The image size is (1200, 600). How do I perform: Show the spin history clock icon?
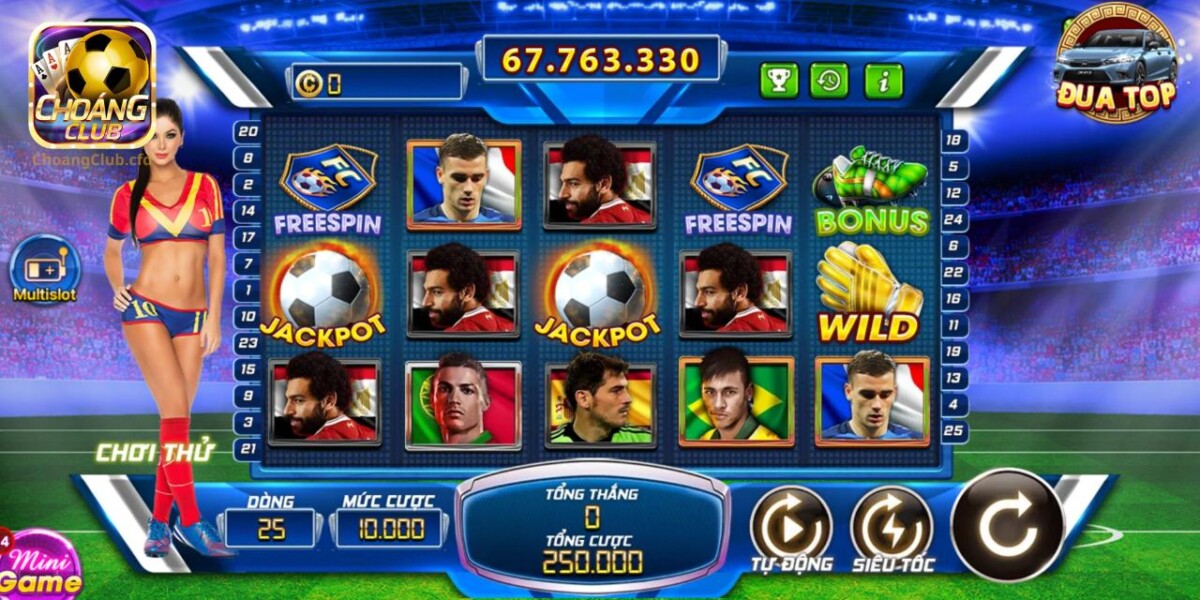(829, 80)
